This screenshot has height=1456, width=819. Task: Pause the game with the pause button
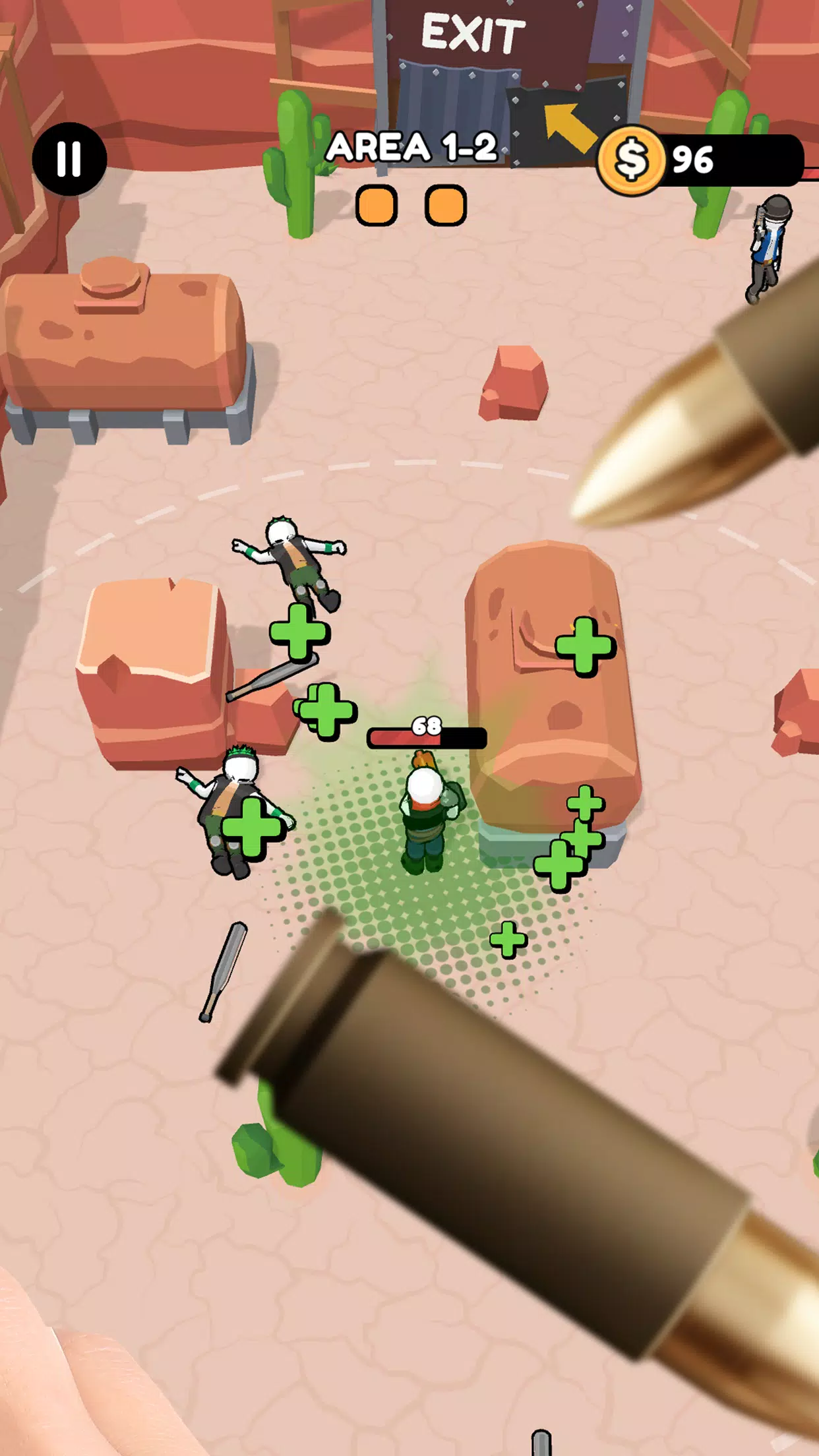tap(69, 159)
